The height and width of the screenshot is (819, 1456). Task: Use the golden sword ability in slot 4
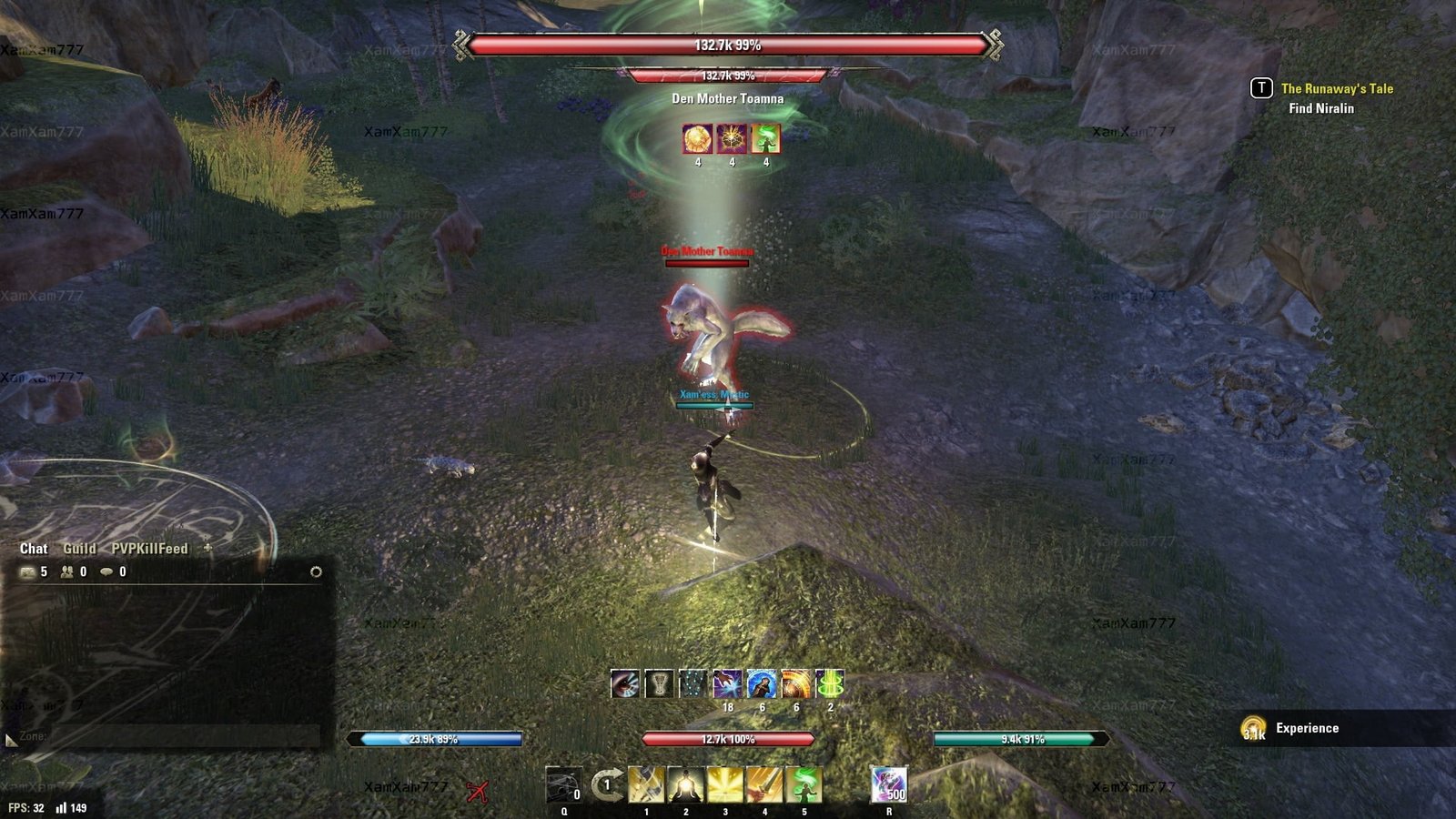pos(764,784)
